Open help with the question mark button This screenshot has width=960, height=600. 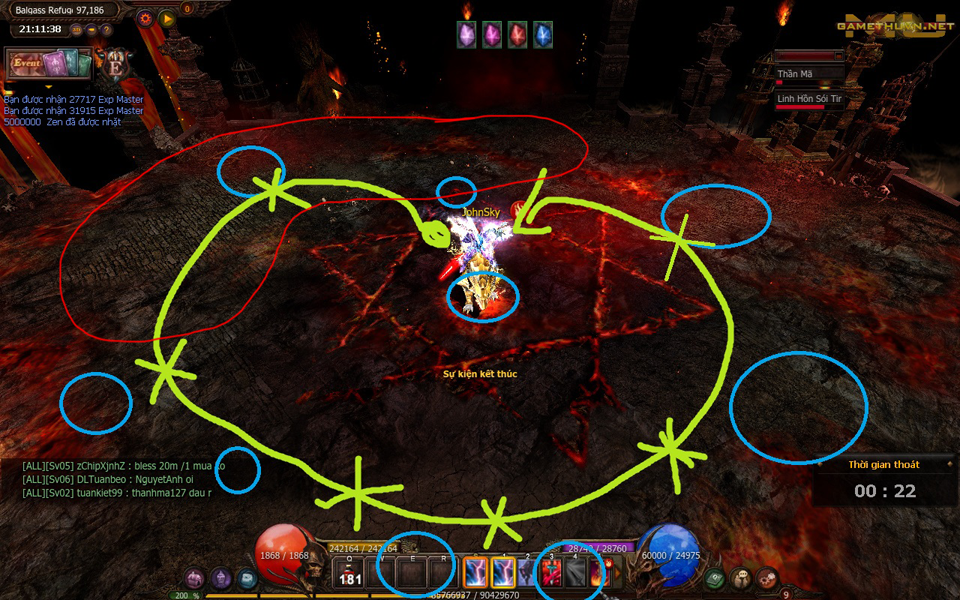(x=106, y=29)
